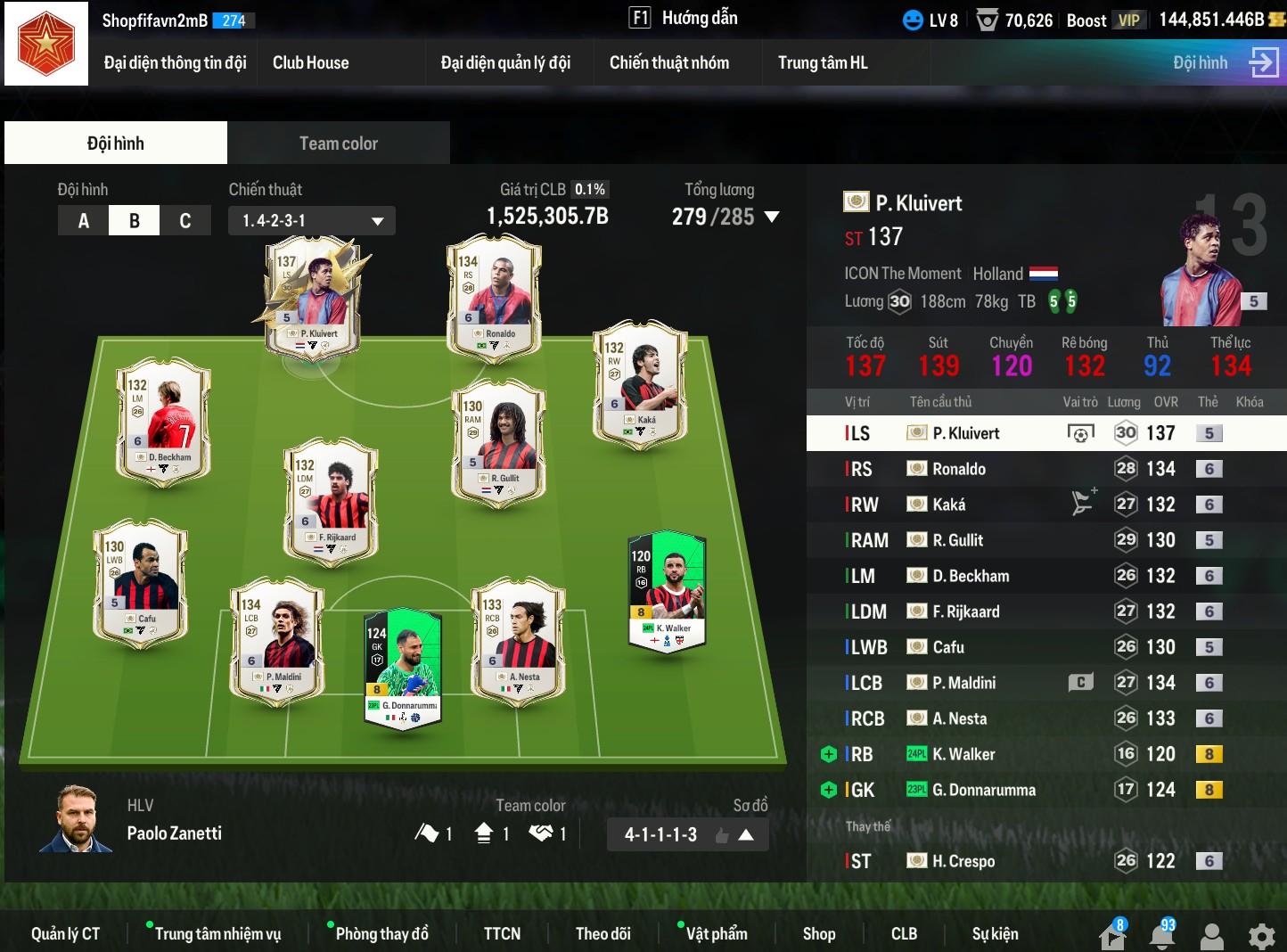The height and width of the screenshot is (952, 1287).
Task: Go to Trung tâm HL training center
Action: [x=822, y=62]
